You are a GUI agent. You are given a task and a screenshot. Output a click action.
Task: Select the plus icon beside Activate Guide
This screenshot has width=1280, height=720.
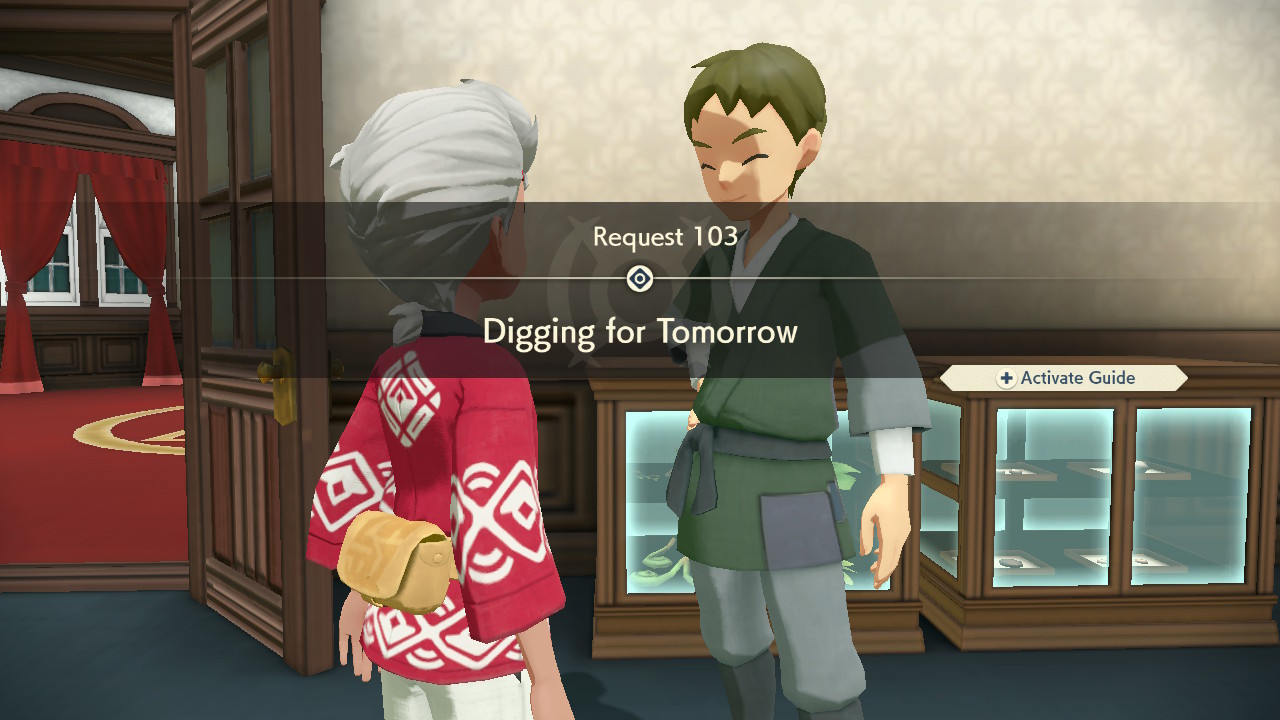click(x=1009, y=377)
